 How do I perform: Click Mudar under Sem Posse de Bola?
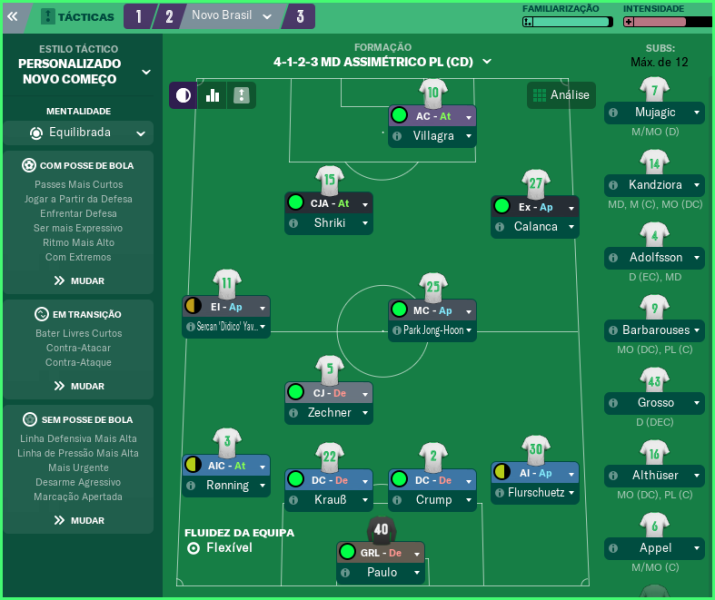click(x=79, y=520)
